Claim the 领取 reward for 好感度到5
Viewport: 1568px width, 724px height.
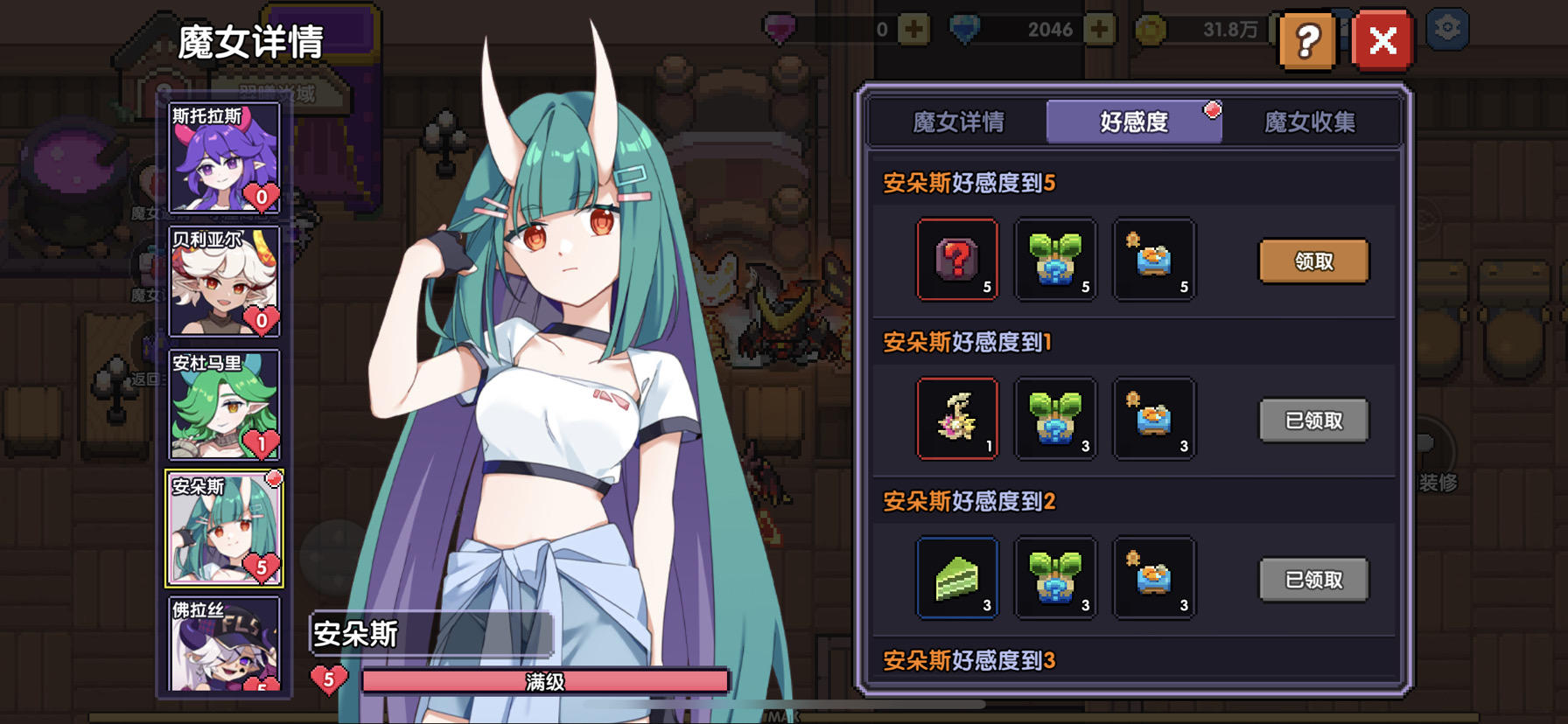coord(1312,261)
